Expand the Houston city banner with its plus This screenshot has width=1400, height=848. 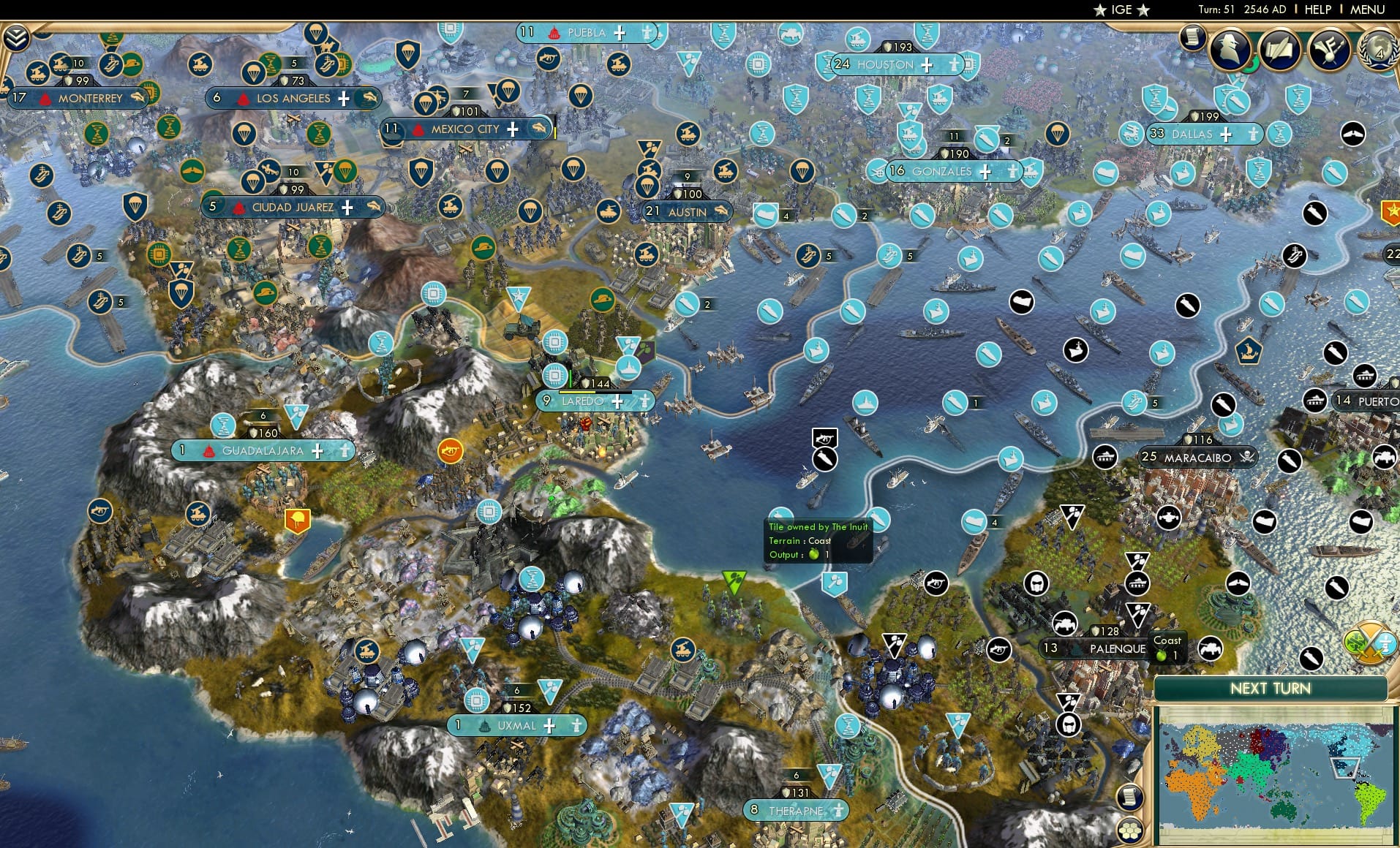pyautogui.click(x=927, y=65)
